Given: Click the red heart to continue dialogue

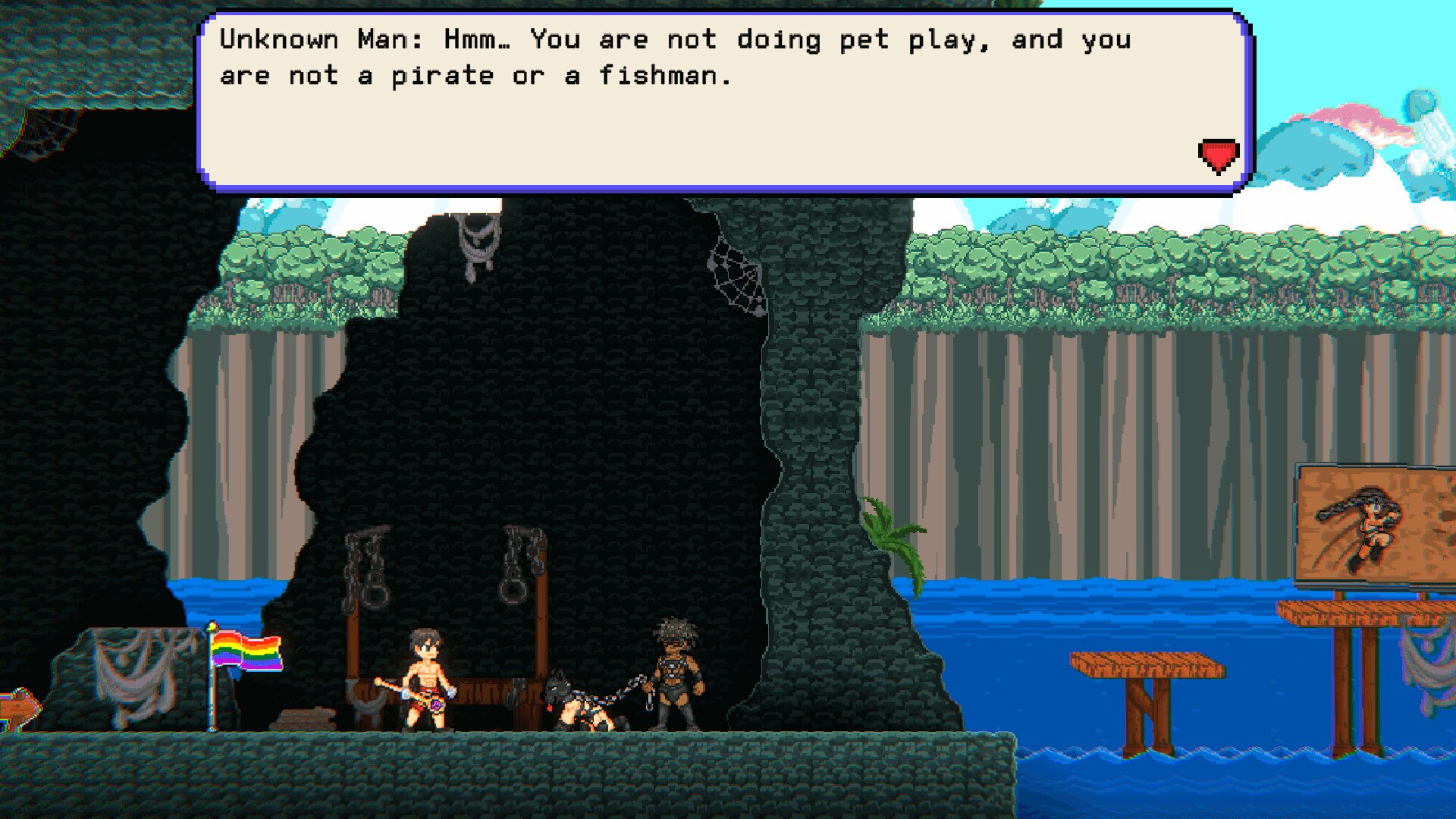Looking at the screenshot, I should [x=1218, y=155].
